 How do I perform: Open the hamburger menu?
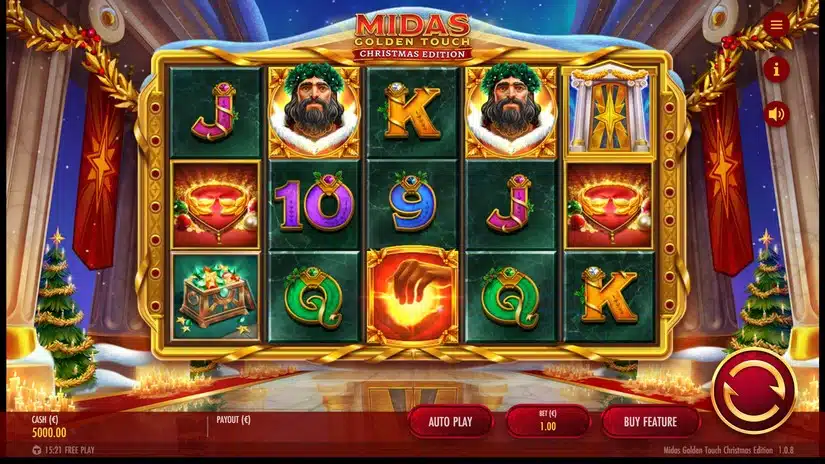(x=776, y=25)
